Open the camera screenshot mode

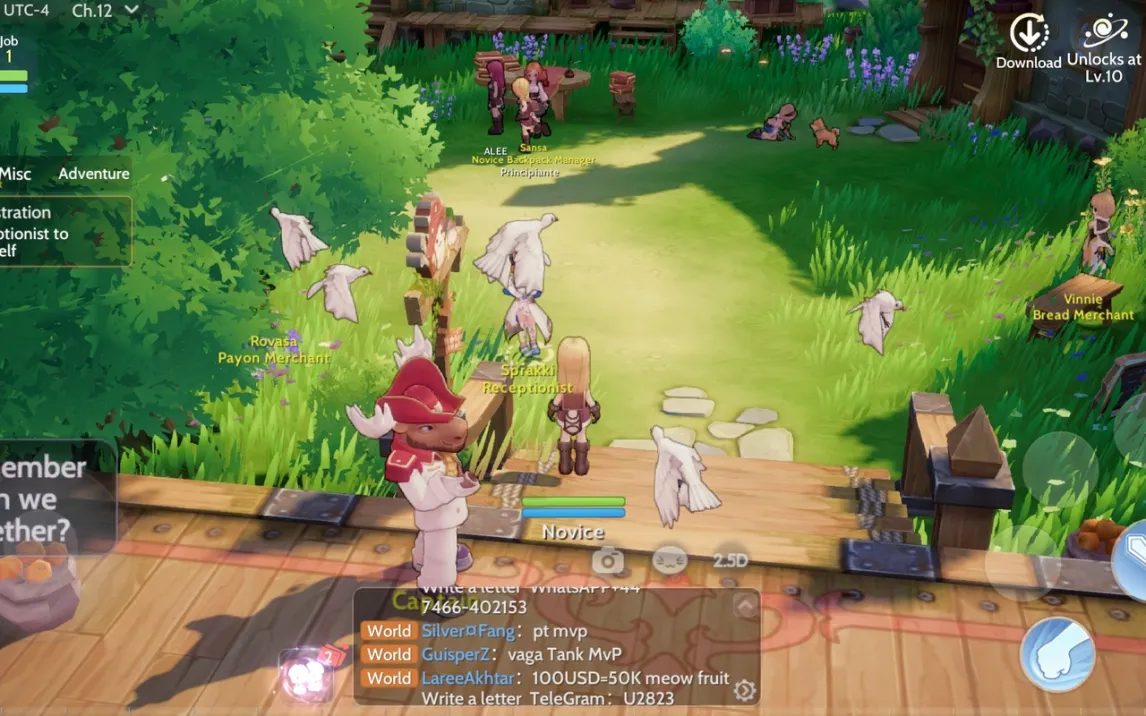(x=608, y=561)
